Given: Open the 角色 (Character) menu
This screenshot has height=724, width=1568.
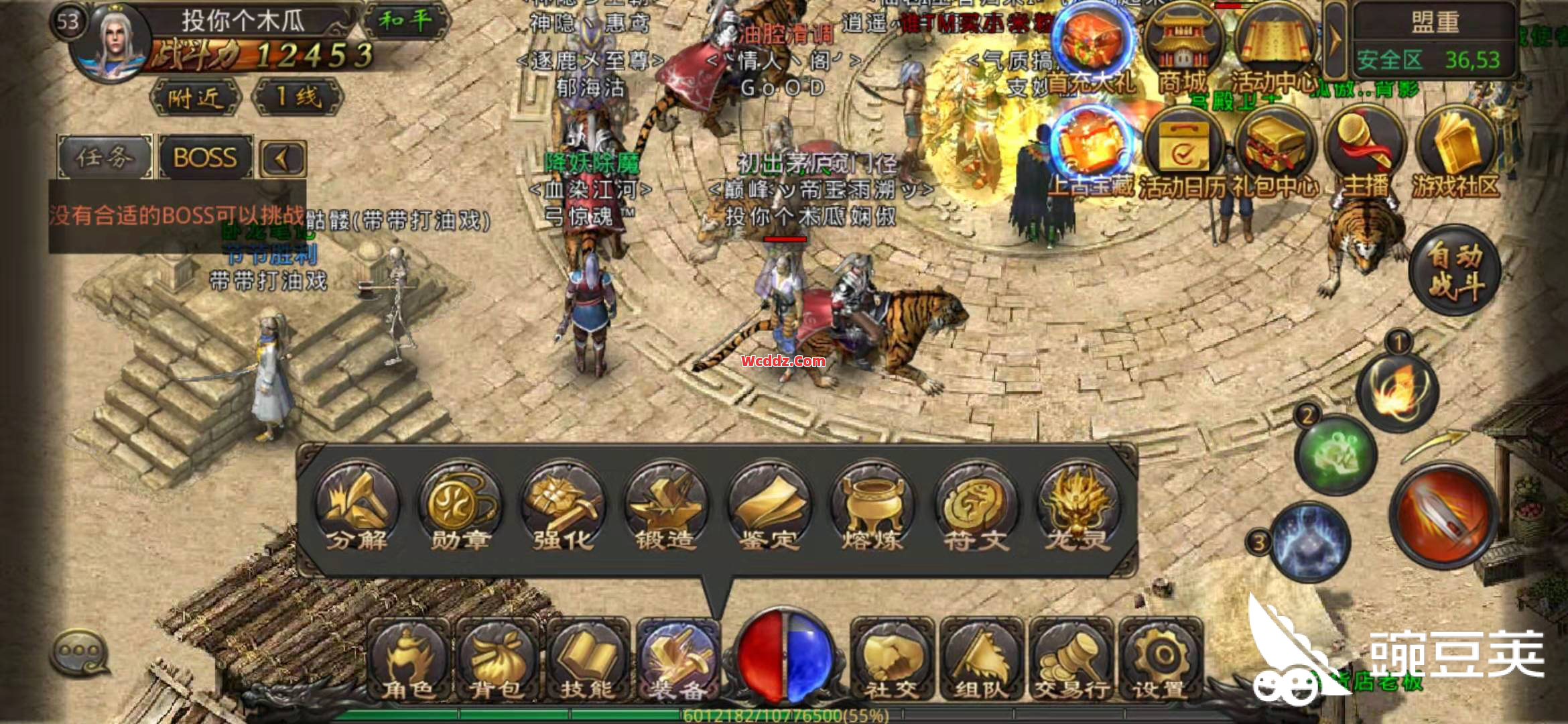Looking at the screenshot, I should pos(409,660).
